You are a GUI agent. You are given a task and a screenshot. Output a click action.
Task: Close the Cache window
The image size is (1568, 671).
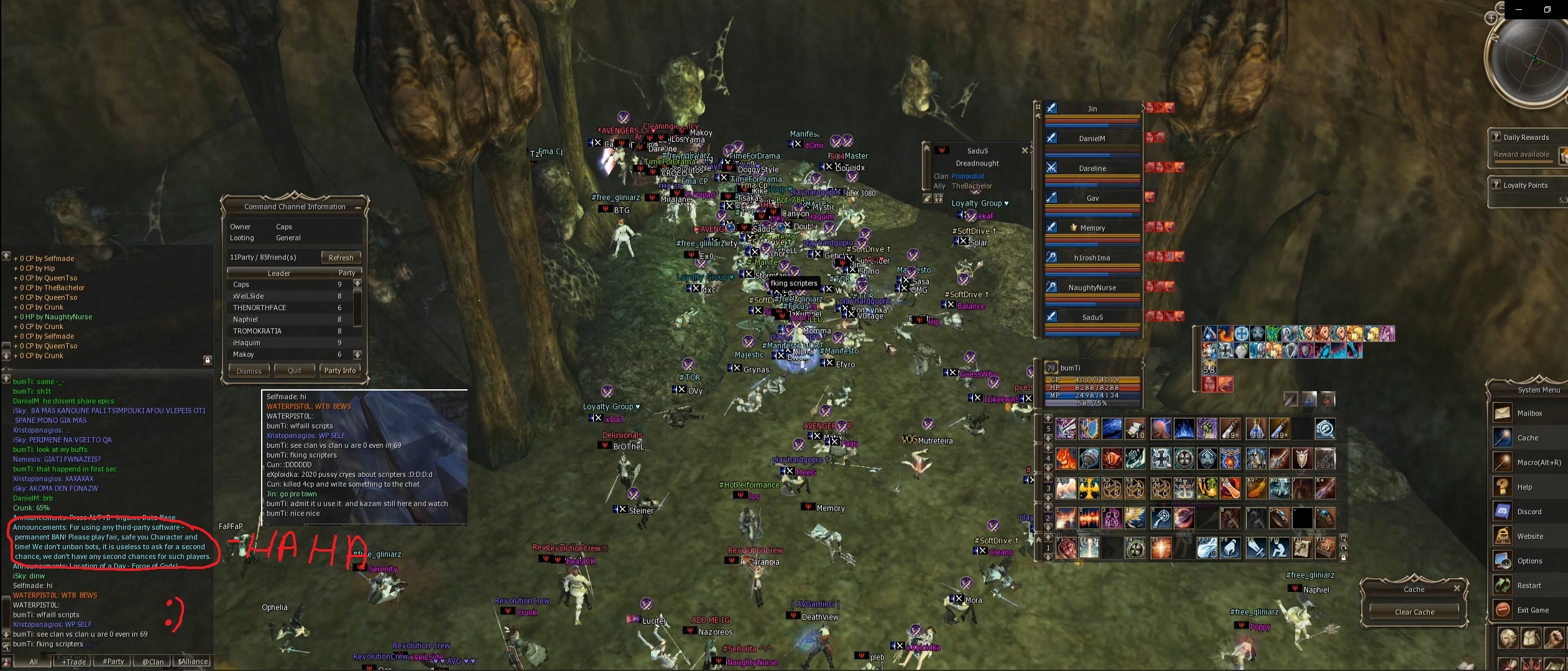1457,588
